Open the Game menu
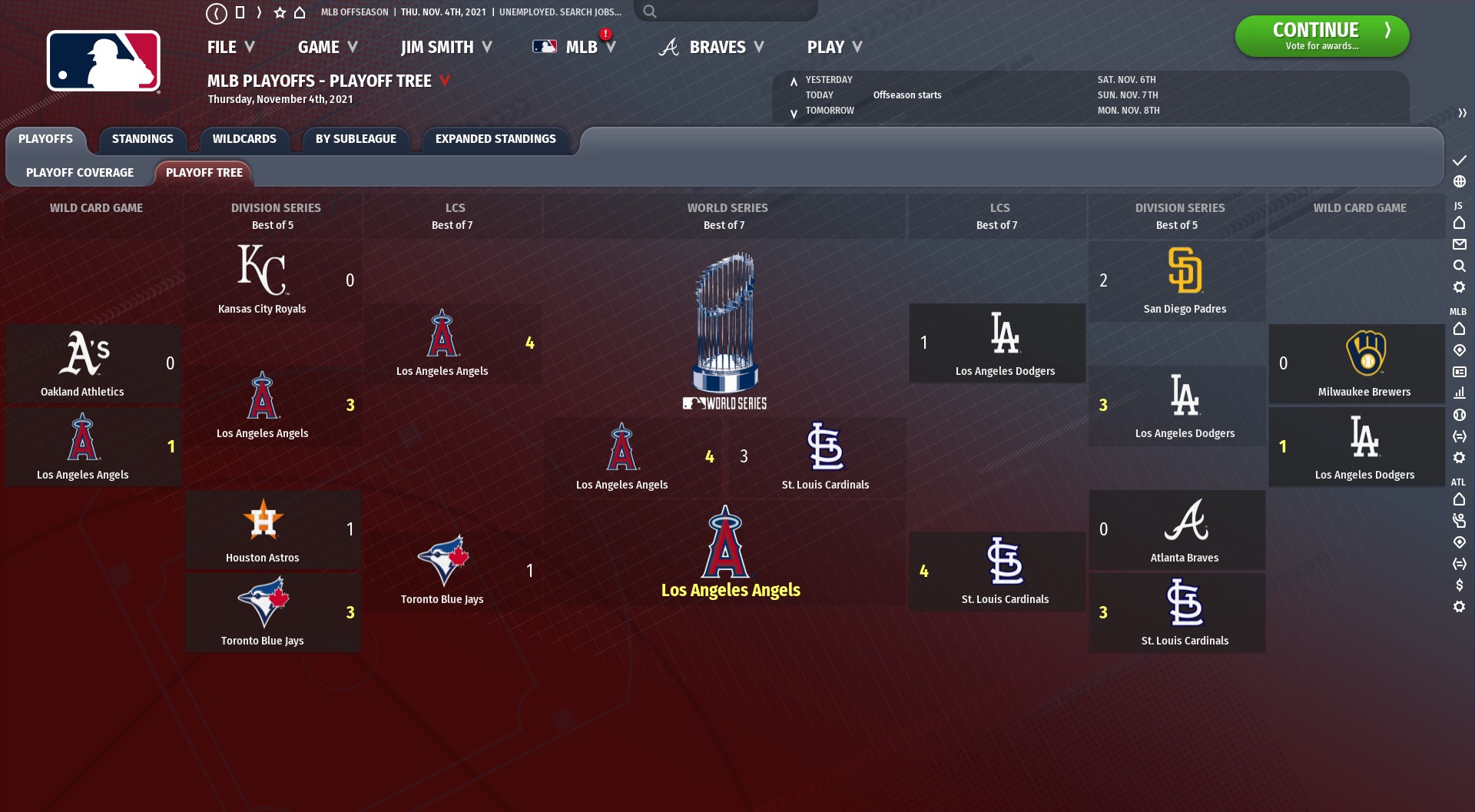Viewport: 1475px width, 812px height. point(327,48)
